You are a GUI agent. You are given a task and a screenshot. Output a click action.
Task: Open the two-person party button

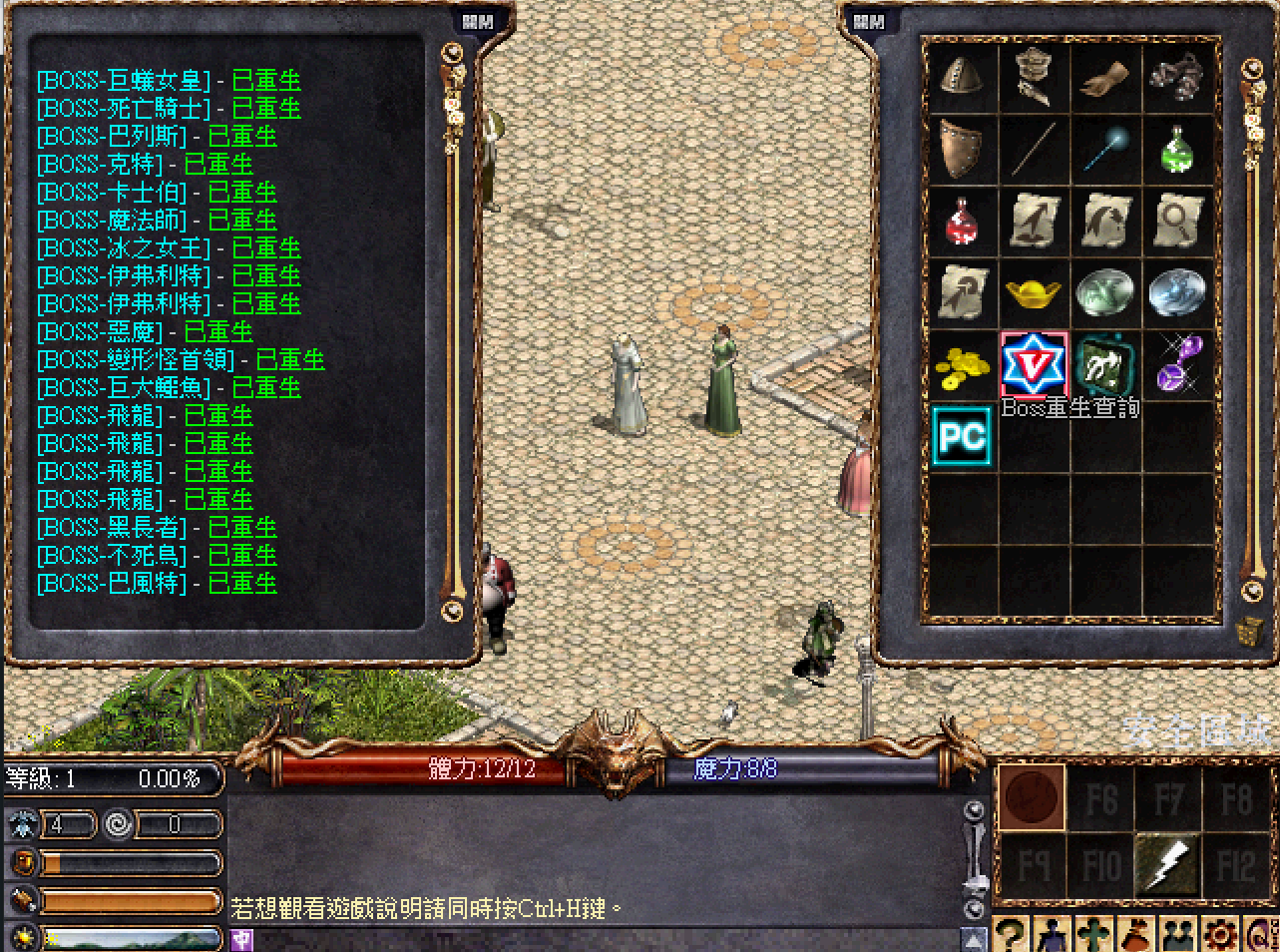click(x=1177, y=935)
